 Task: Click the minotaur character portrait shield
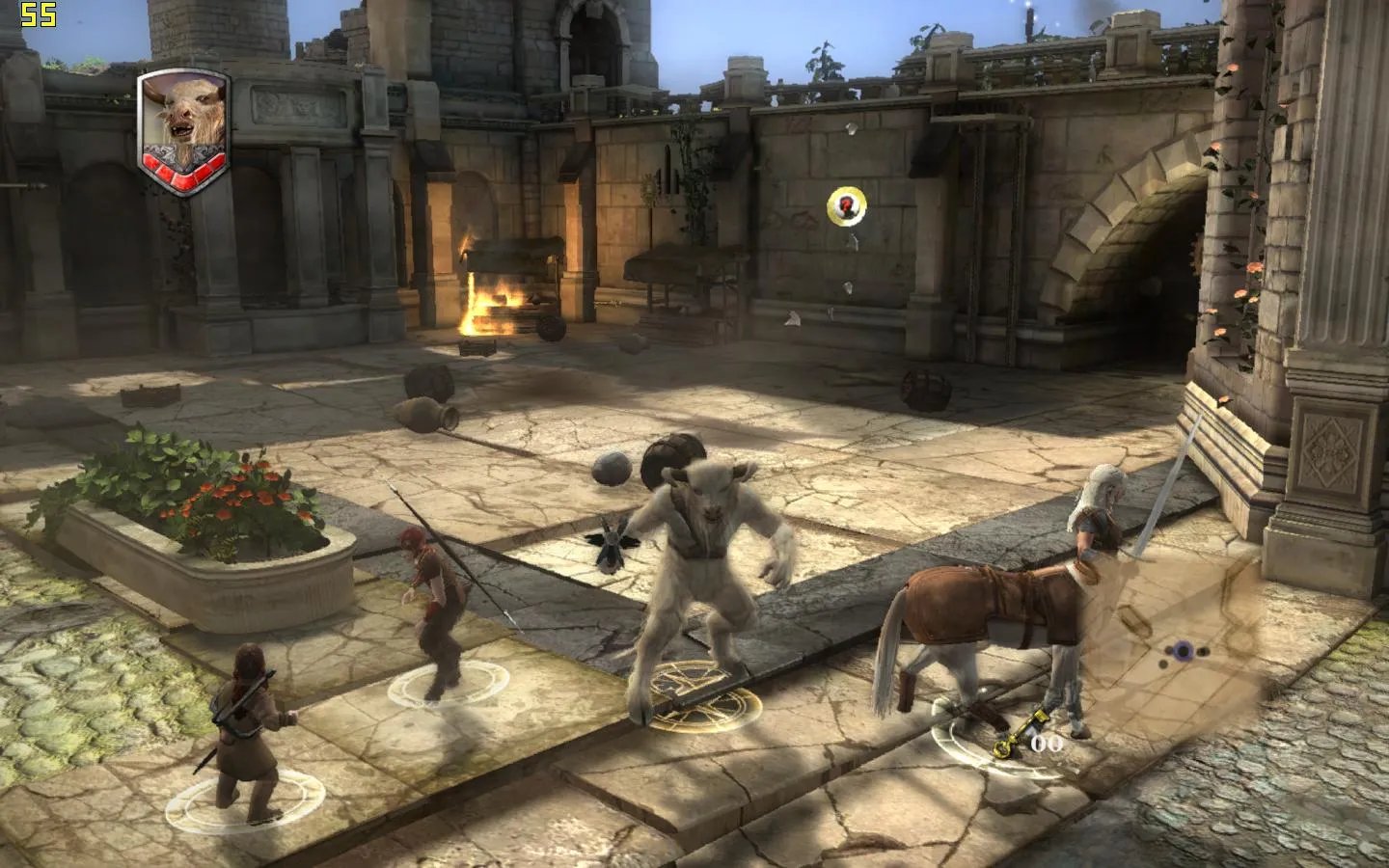pos(184,130)
